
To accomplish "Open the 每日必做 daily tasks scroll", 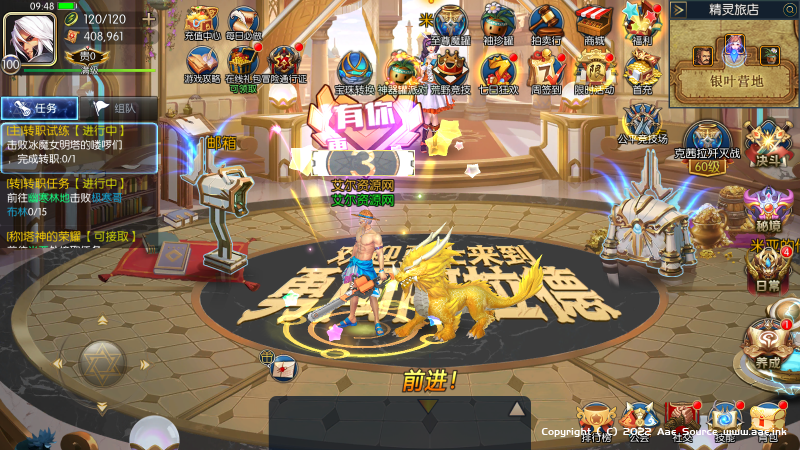I will (244, 22).
